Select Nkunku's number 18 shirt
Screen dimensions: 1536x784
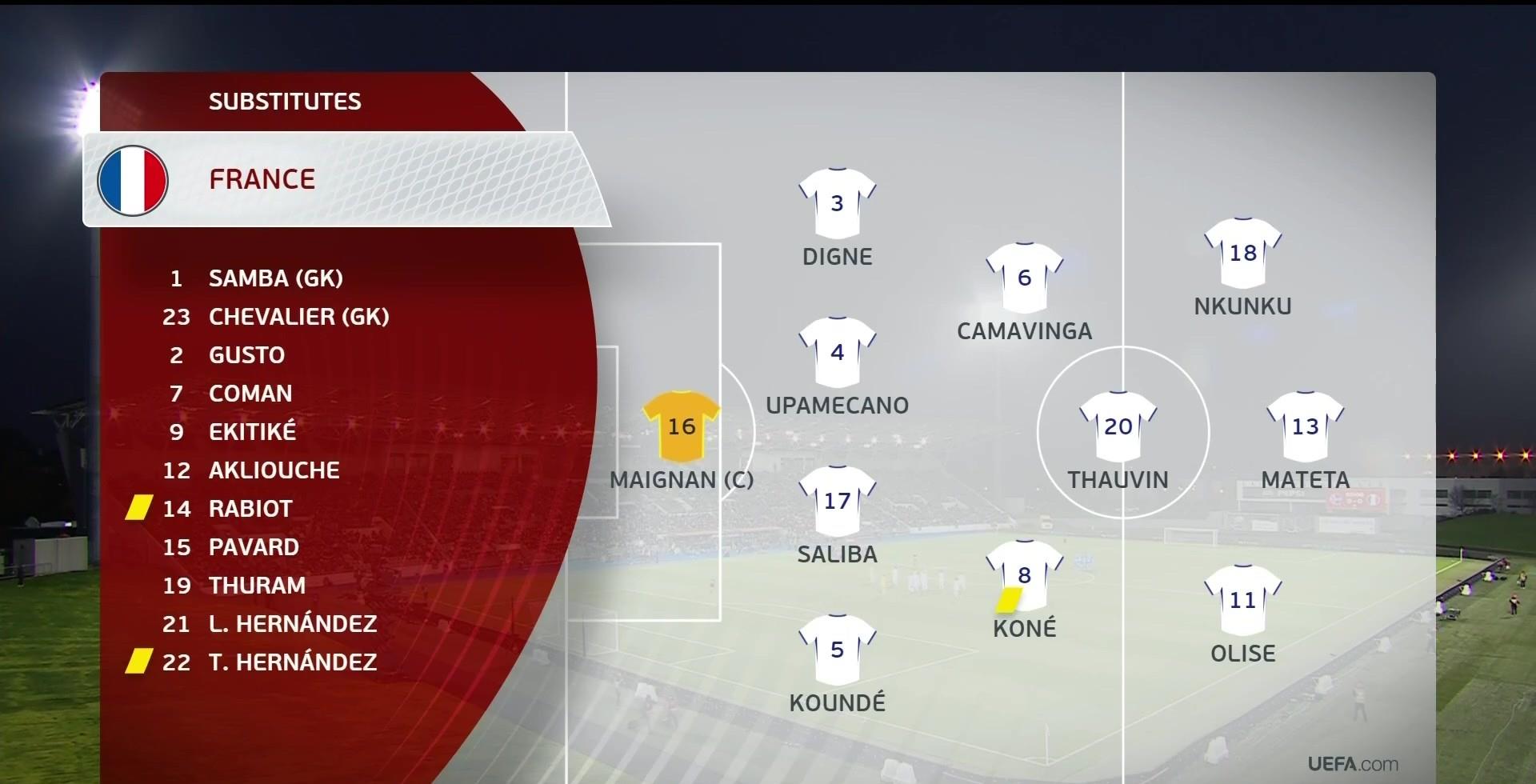(x=1242, y=253)
